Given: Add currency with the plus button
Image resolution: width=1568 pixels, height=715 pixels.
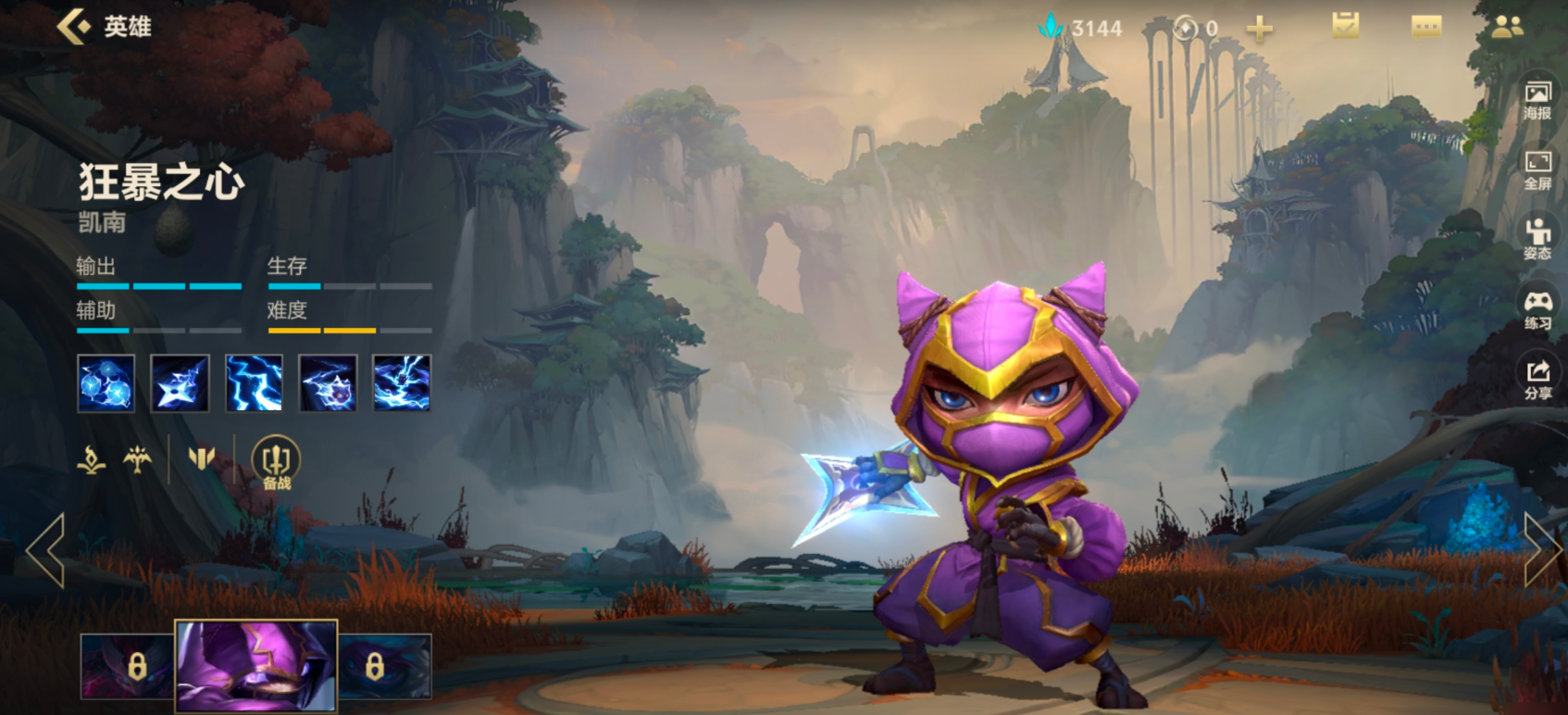Looking at the screenshot, I should (1259, 29).
